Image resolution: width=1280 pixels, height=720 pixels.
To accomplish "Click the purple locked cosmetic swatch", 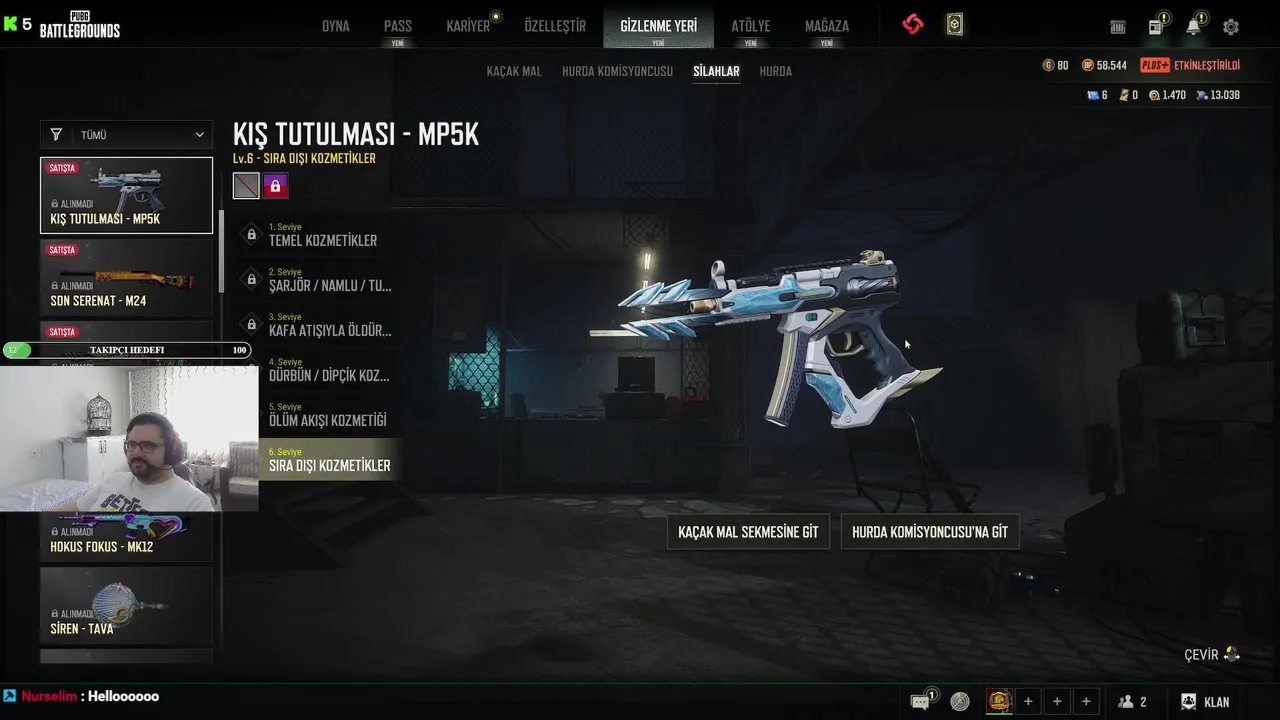I will pyautogui.click(x=275, y=186).
